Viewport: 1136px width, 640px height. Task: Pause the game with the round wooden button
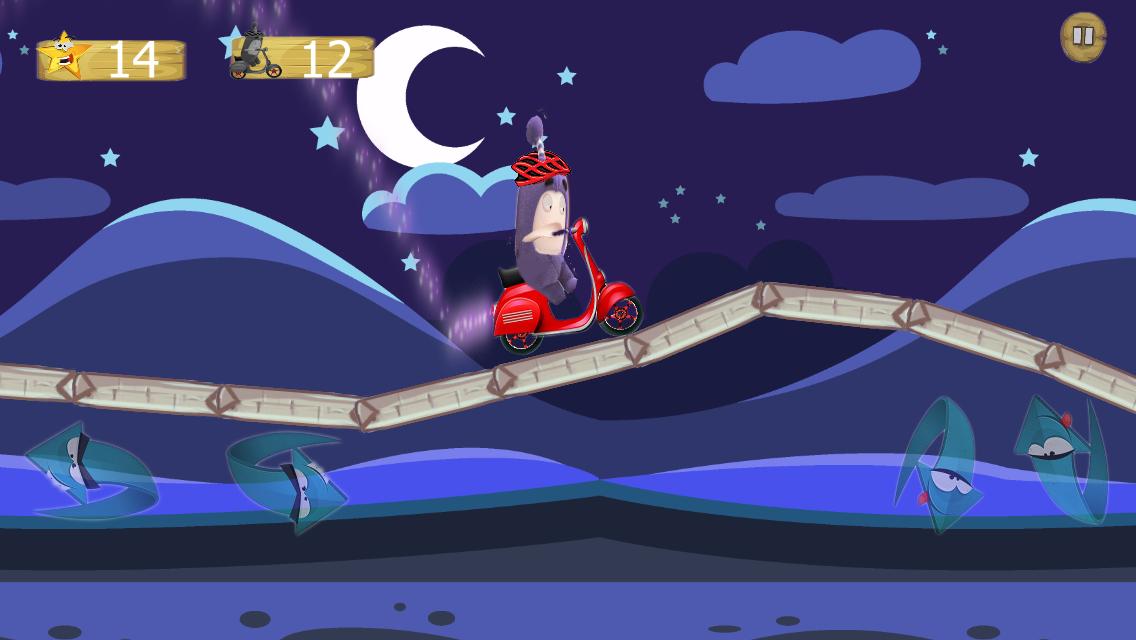1083,37
